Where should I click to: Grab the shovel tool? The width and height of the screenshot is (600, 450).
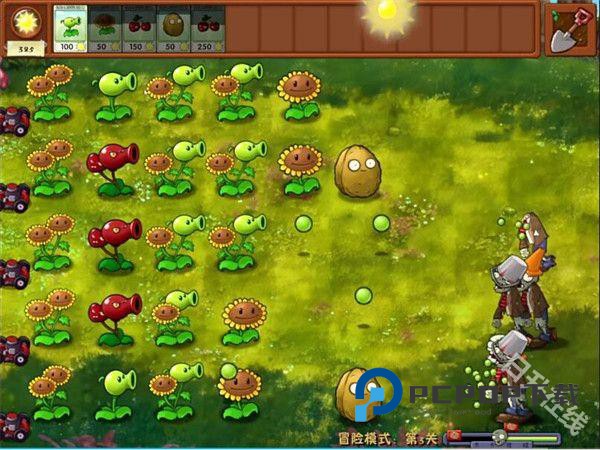point(572,28)
